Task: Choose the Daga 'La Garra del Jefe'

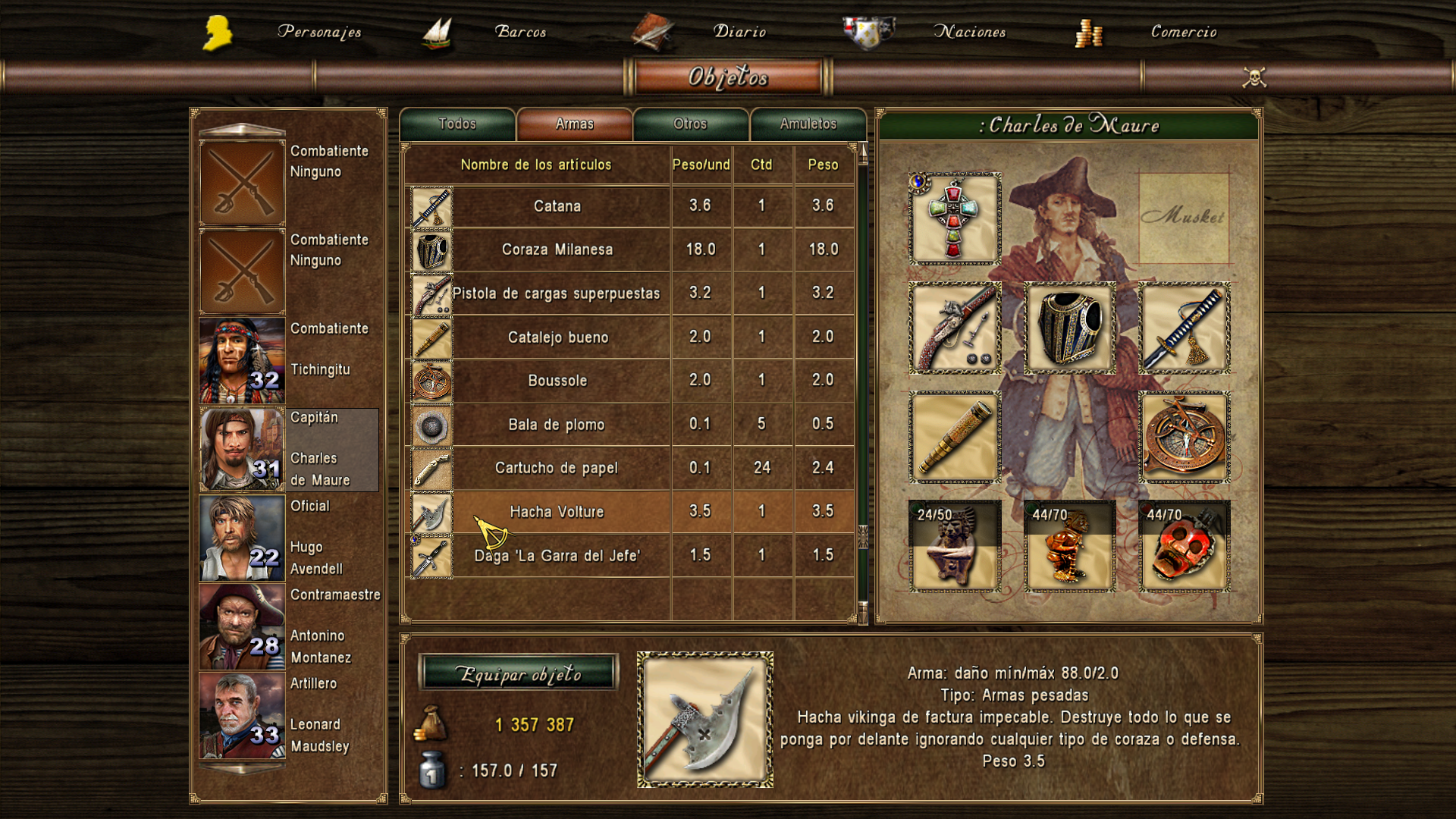Action: point(557,556)
